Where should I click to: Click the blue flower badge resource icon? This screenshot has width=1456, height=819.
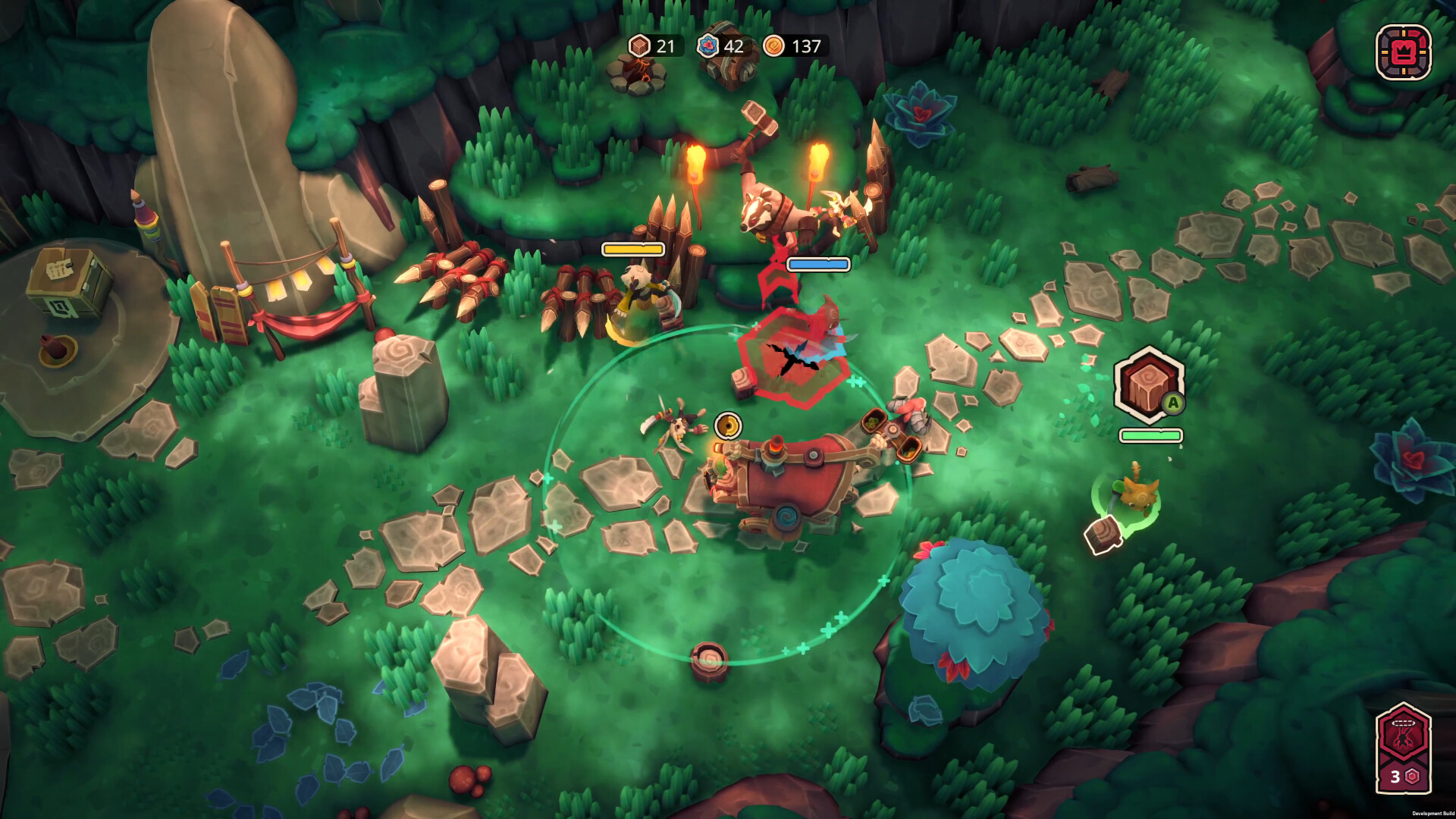706,47
